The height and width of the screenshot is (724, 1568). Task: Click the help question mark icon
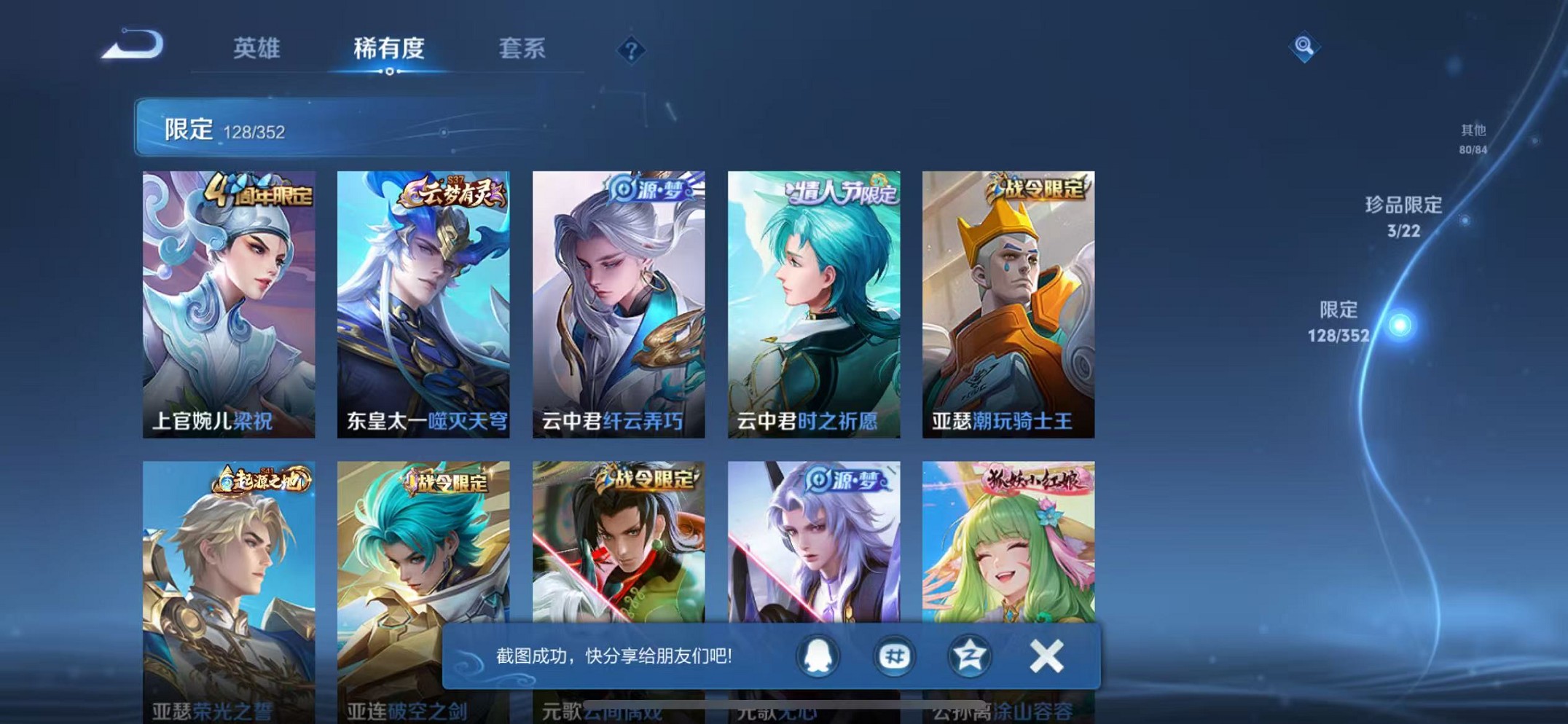(x=630, y=51)
